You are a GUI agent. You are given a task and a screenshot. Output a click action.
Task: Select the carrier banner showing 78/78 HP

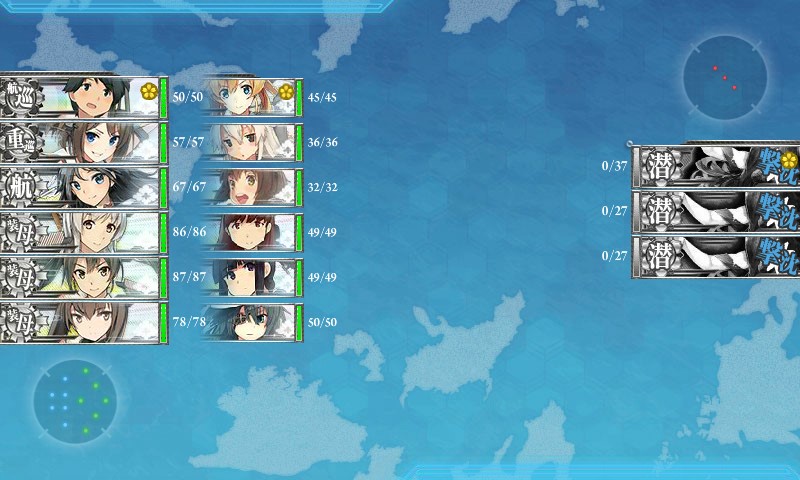(x=82, y=322)
